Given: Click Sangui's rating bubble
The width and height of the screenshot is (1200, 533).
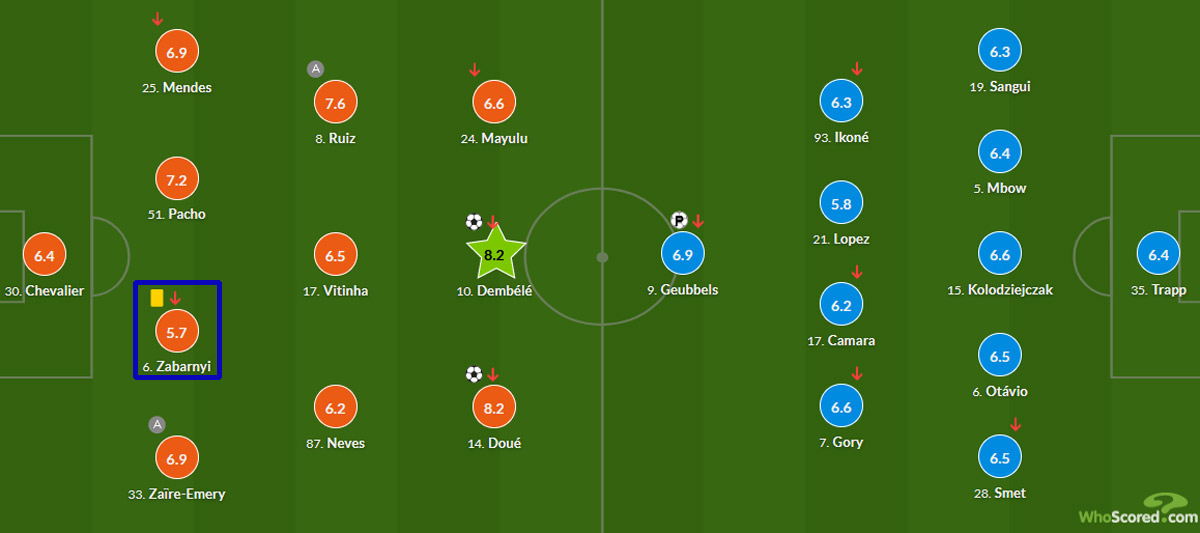Looking at the screenshot, I should [x=1000, y=52].
